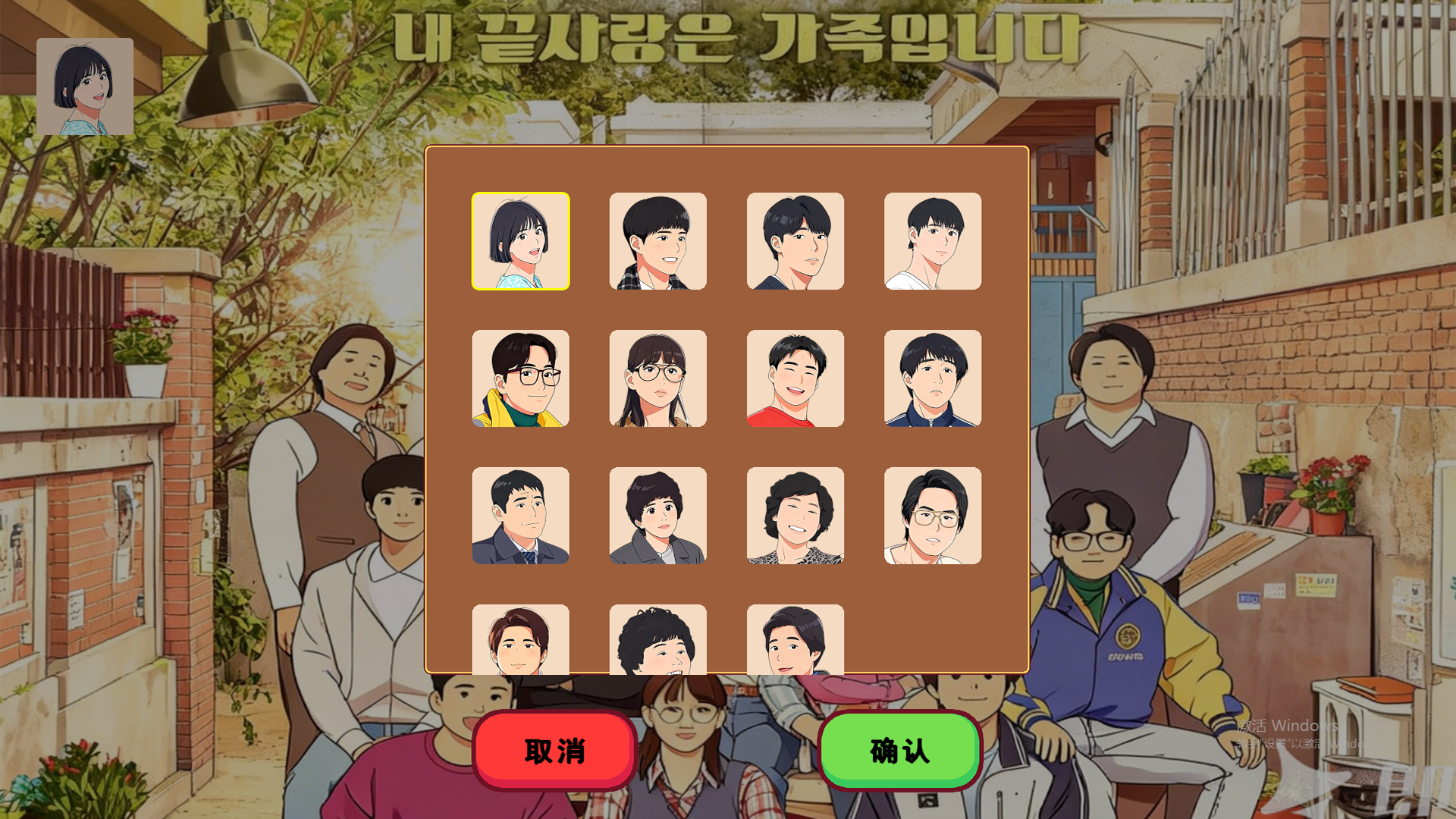The width and height of the screenshot is (1456, 819).
Task: Select the smiling boy in plaid shirt avatar
Action: pos(657,241)
